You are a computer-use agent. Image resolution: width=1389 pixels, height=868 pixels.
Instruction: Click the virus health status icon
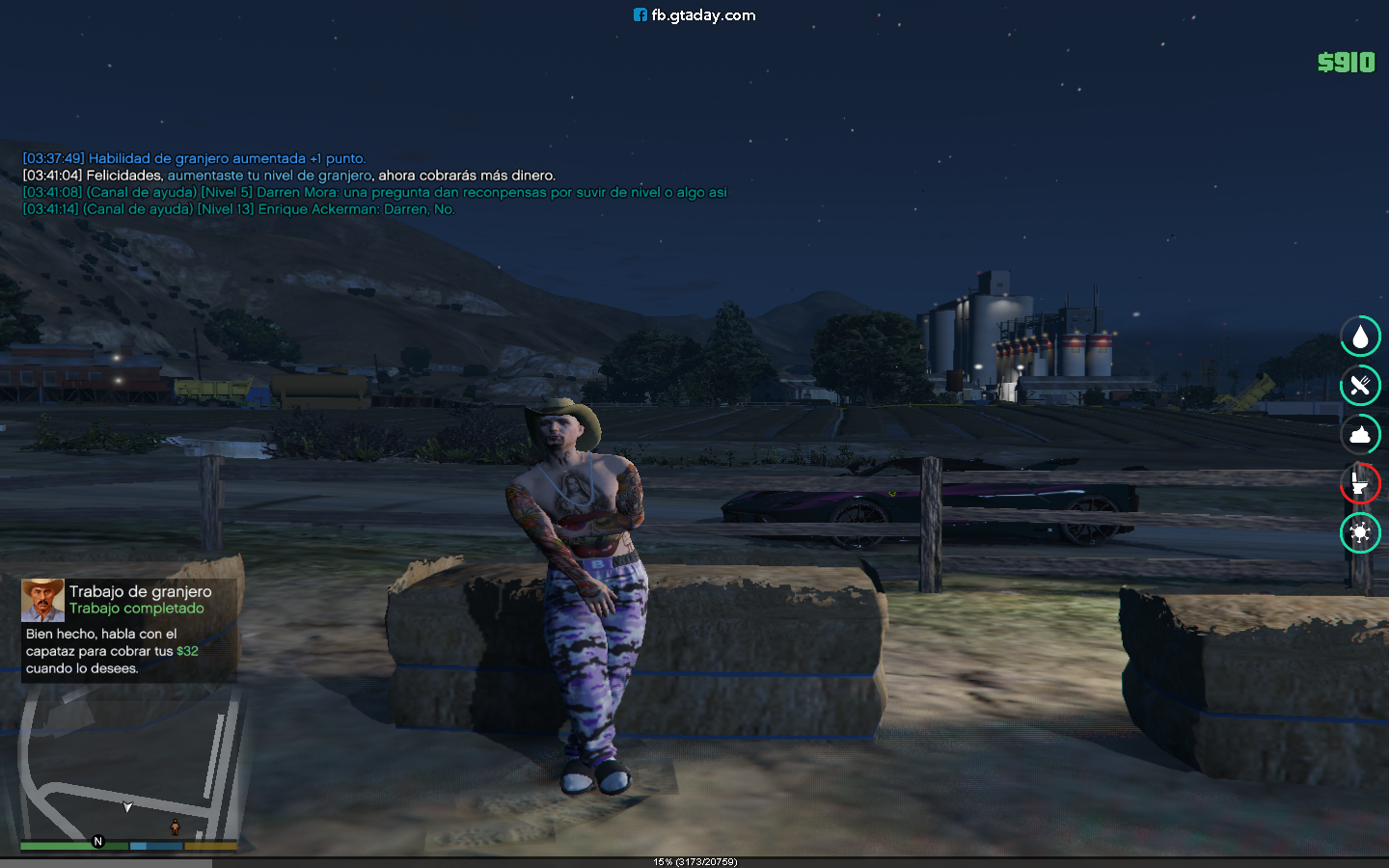(1360, 532)
